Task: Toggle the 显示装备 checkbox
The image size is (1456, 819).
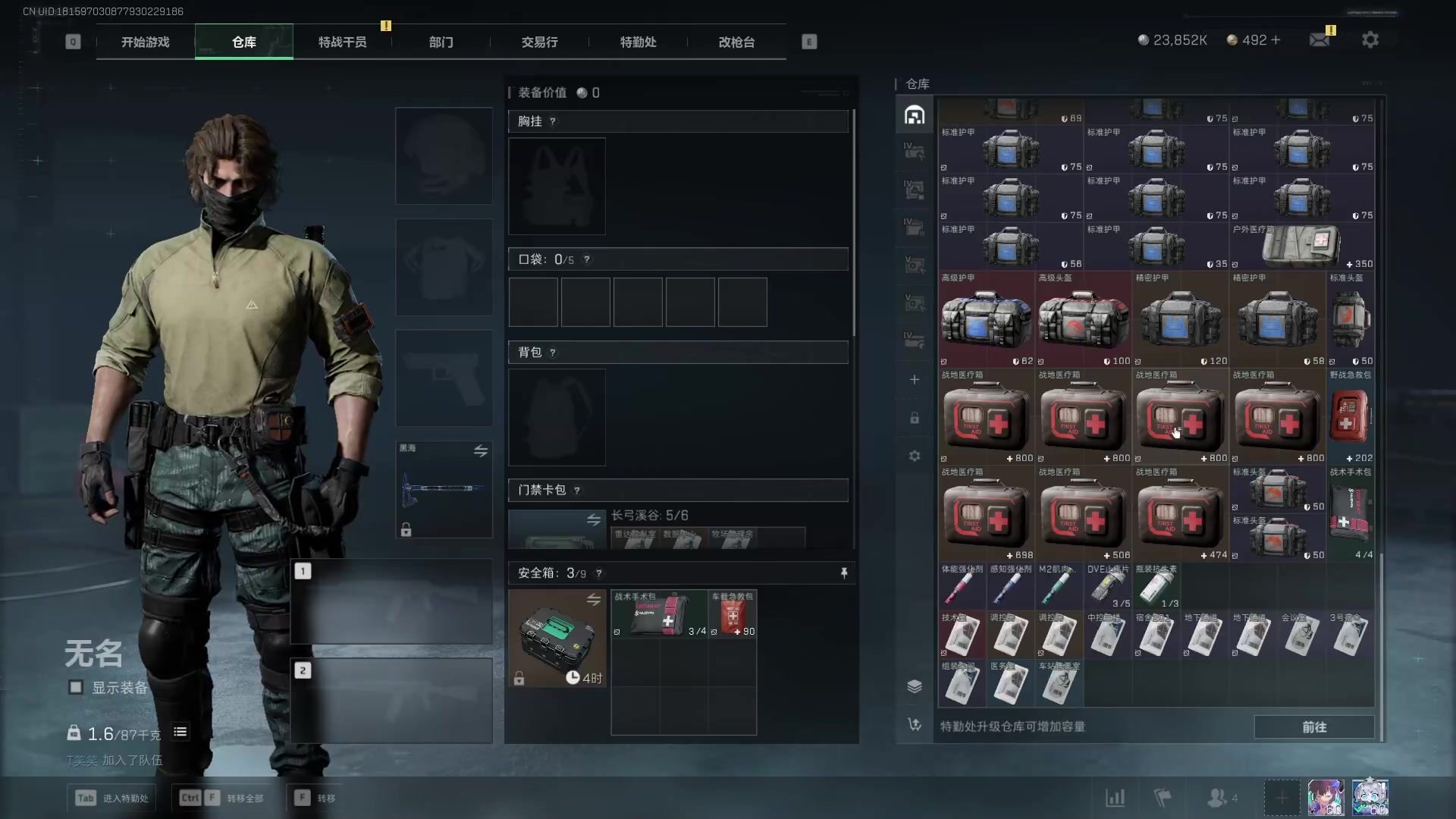Action: pos(76,687)
